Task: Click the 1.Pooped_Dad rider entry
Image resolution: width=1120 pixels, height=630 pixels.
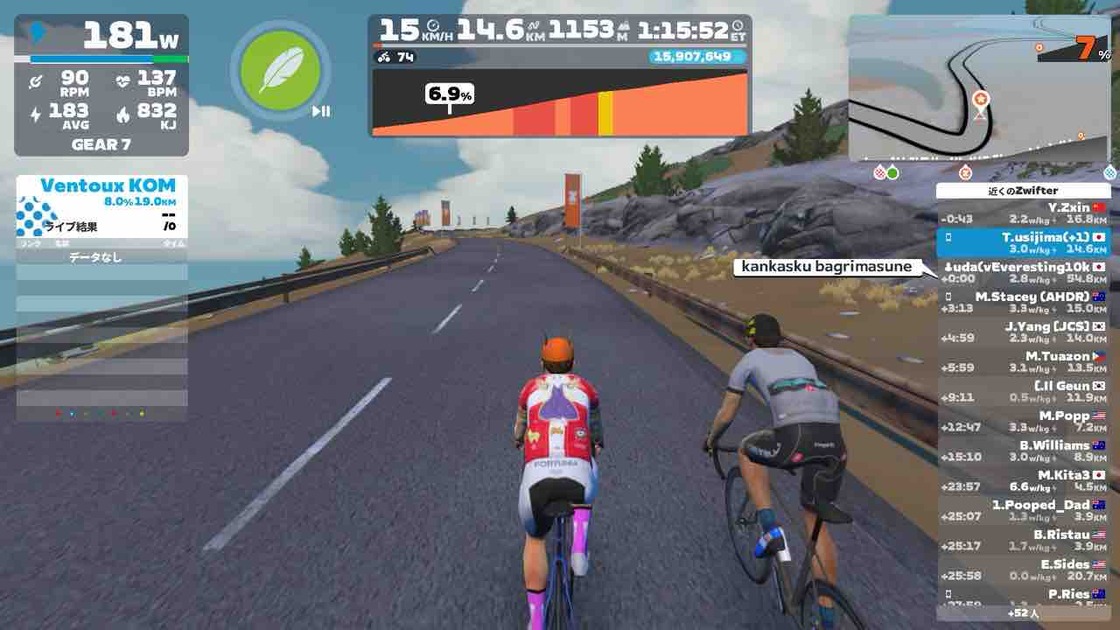Action: [x=1024, y=511]
